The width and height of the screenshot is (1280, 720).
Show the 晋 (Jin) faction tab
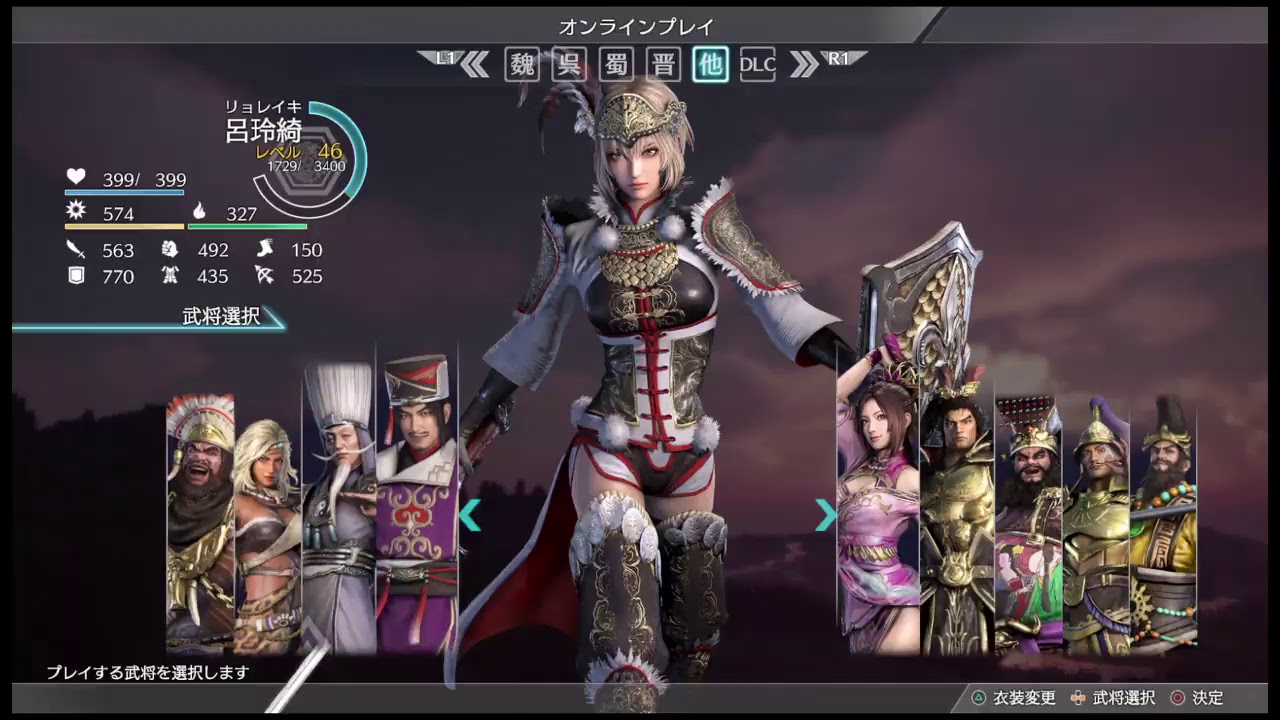point(663,64)
